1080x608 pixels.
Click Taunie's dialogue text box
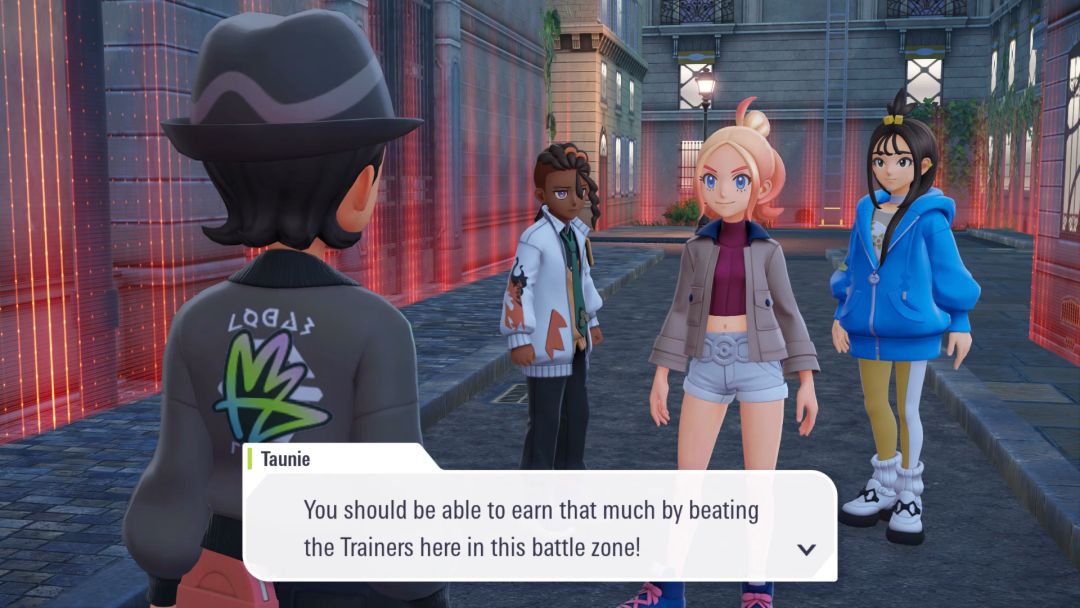[x=540, y=527]
